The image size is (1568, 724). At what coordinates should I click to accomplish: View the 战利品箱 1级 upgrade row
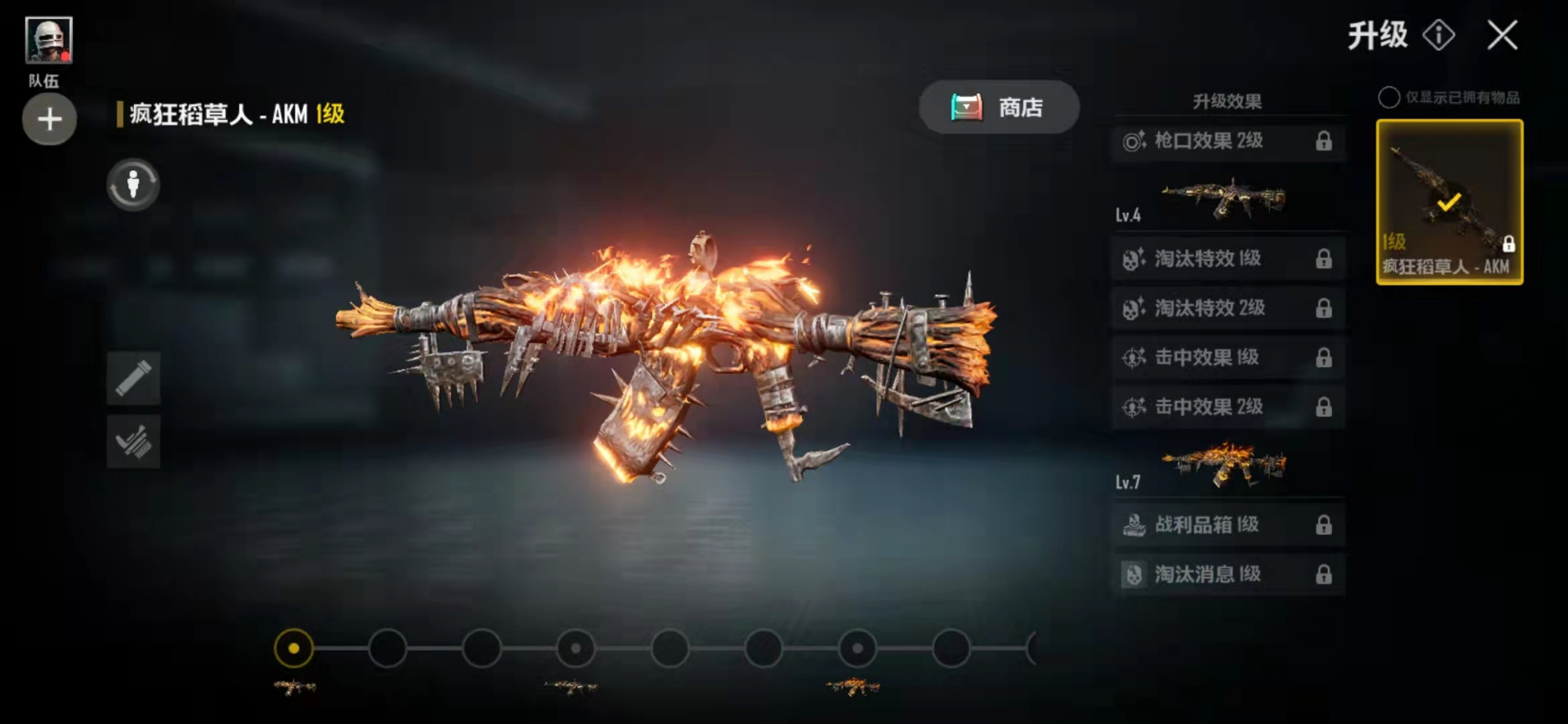coord(1228,525)
